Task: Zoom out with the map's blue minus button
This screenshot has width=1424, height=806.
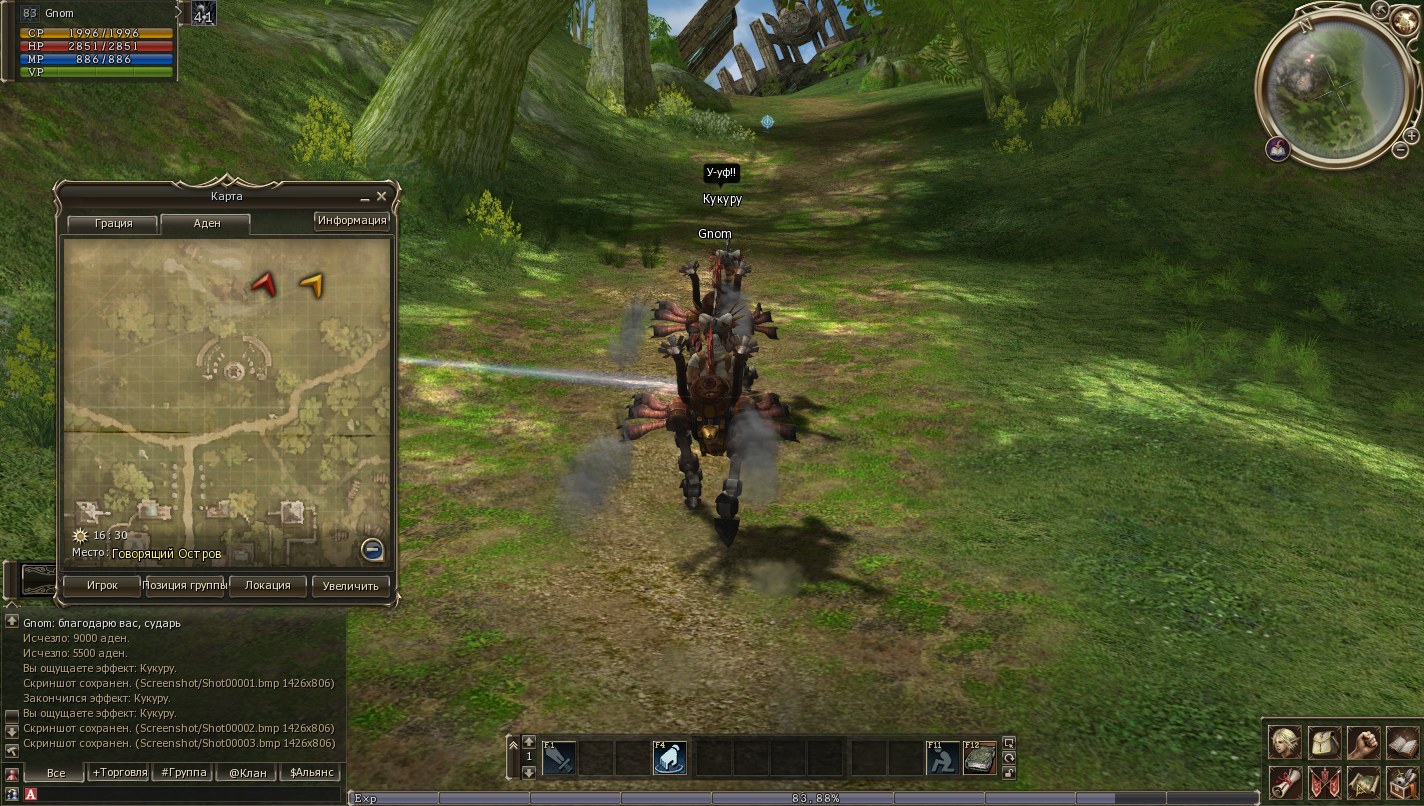Action: (x=371, y=548)
